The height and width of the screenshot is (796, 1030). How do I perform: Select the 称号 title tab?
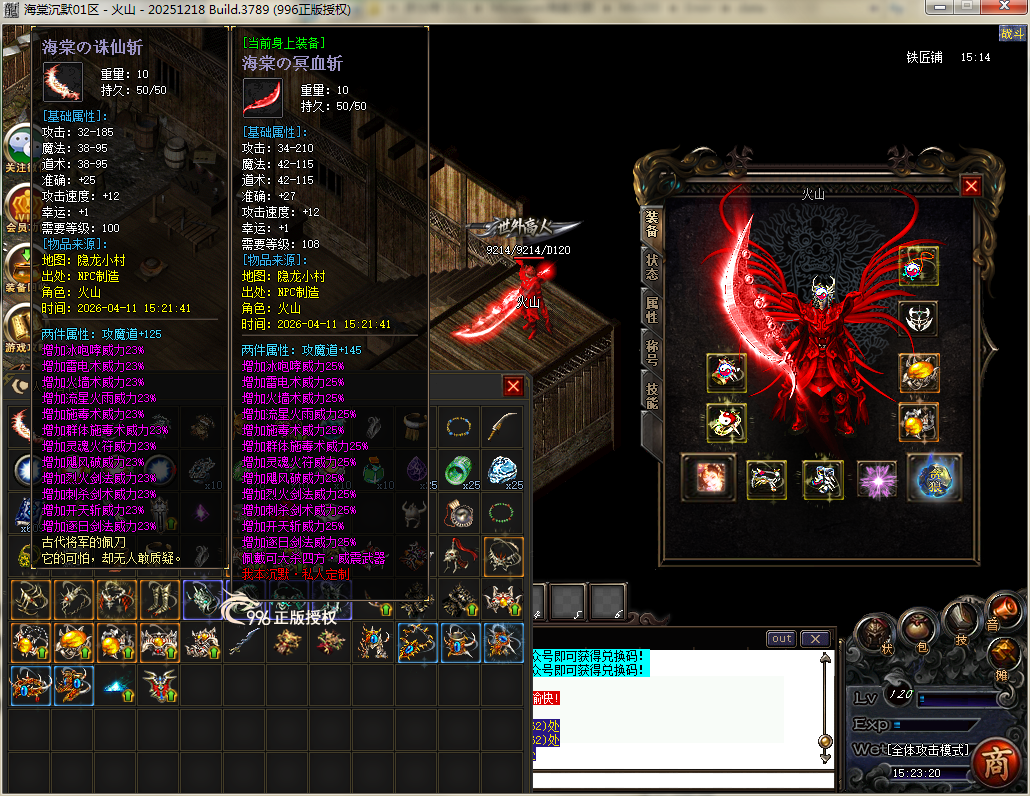click(652, 352)
